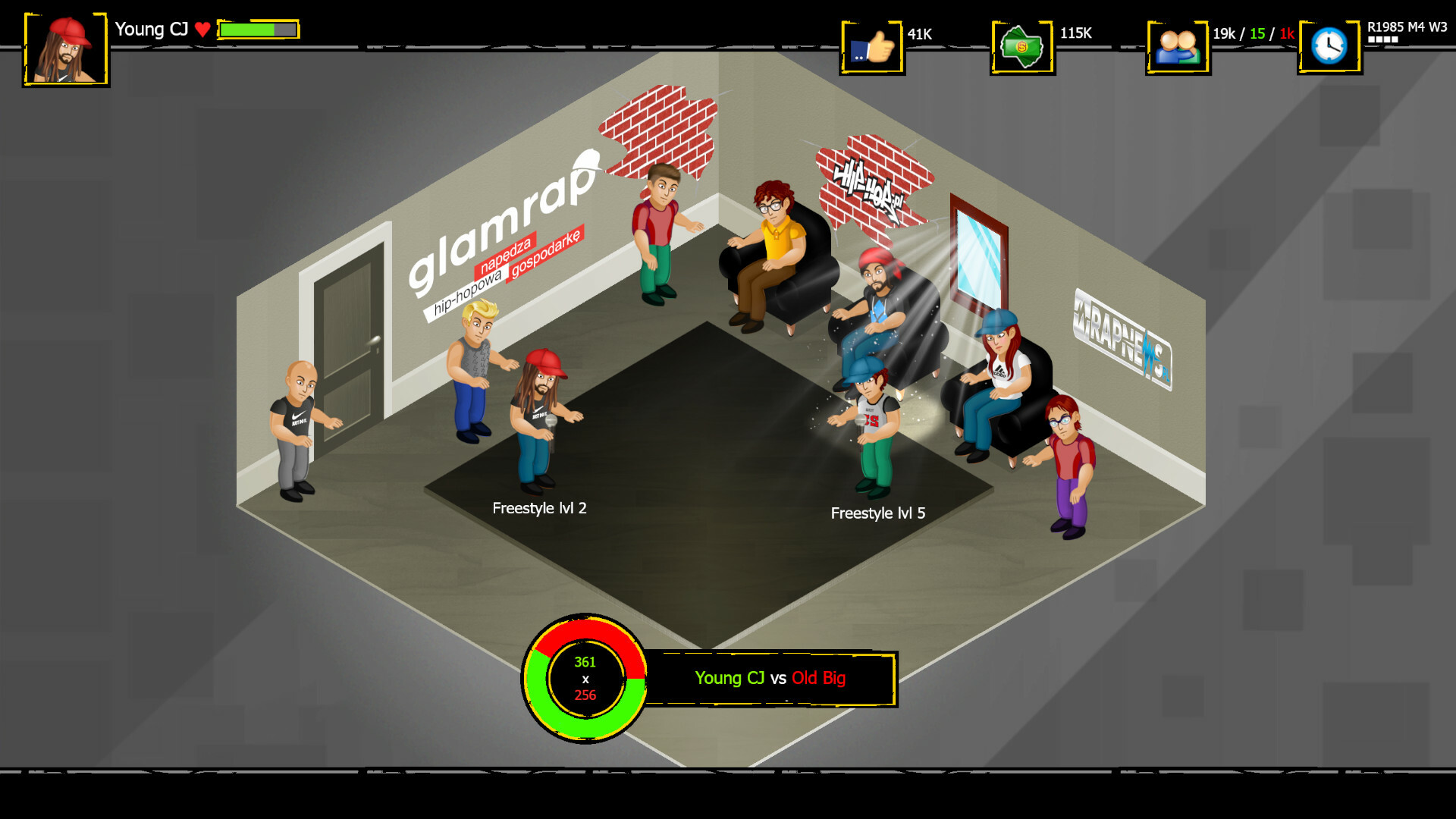Click the red 1k counter value

1287,33
